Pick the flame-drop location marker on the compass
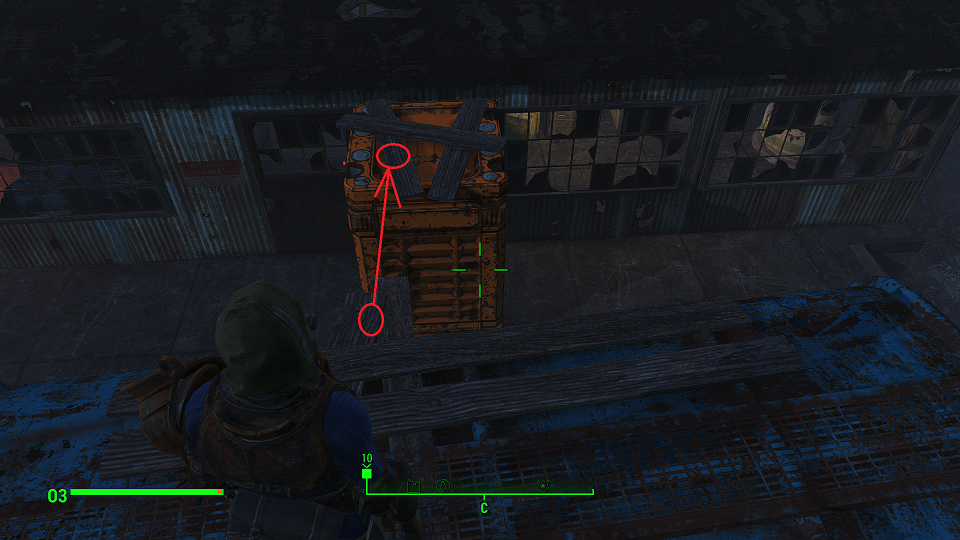Image resolution: width=960 pixels, height=540 pixels. [442, 487]
